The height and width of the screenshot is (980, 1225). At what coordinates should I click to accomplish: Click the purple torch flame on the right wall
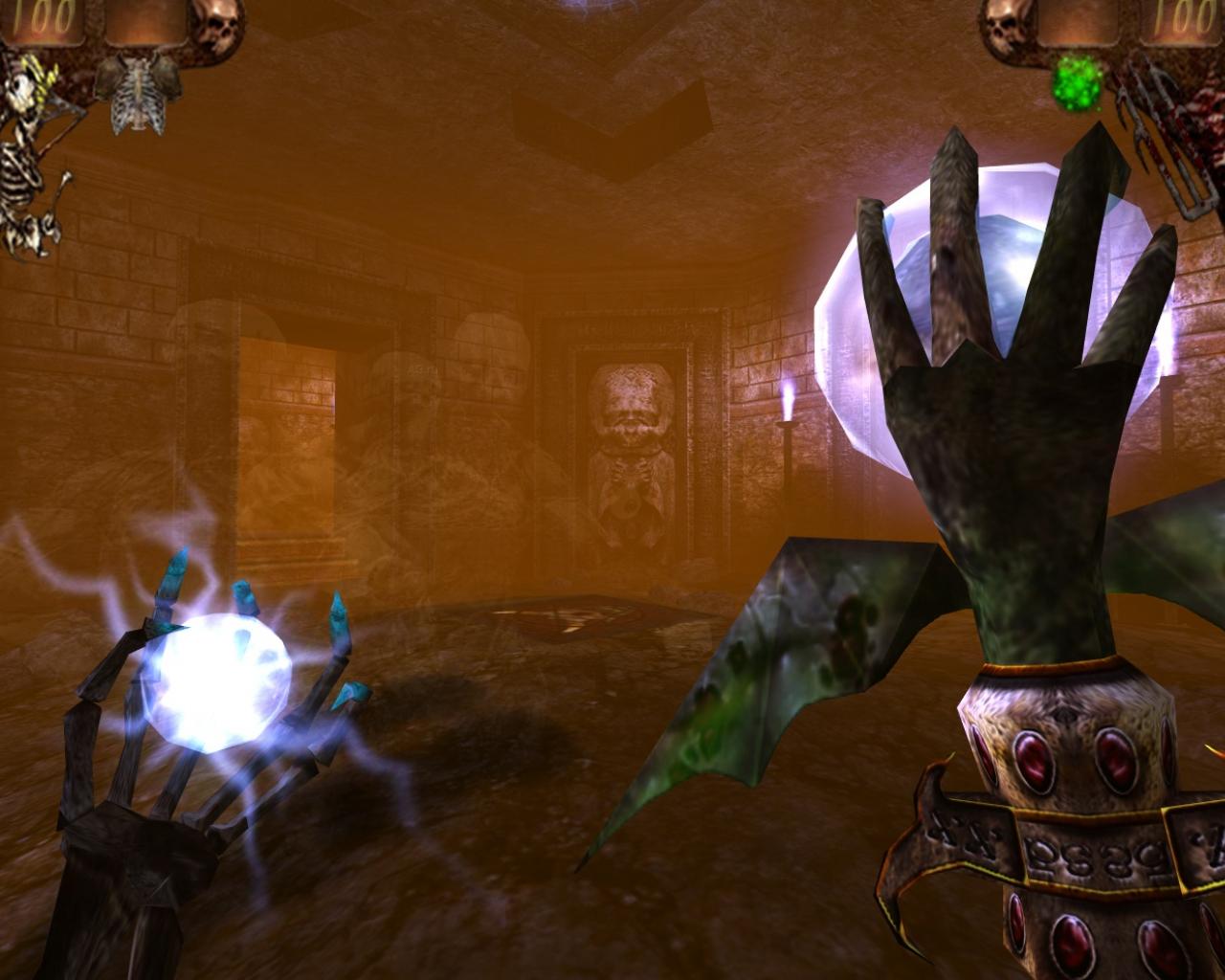[788, 402]
